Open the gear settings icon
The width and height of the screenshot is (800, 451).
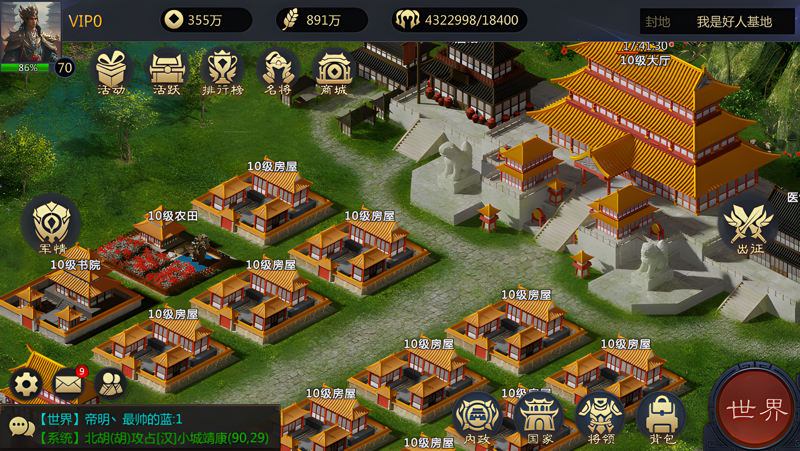[26, 383]
